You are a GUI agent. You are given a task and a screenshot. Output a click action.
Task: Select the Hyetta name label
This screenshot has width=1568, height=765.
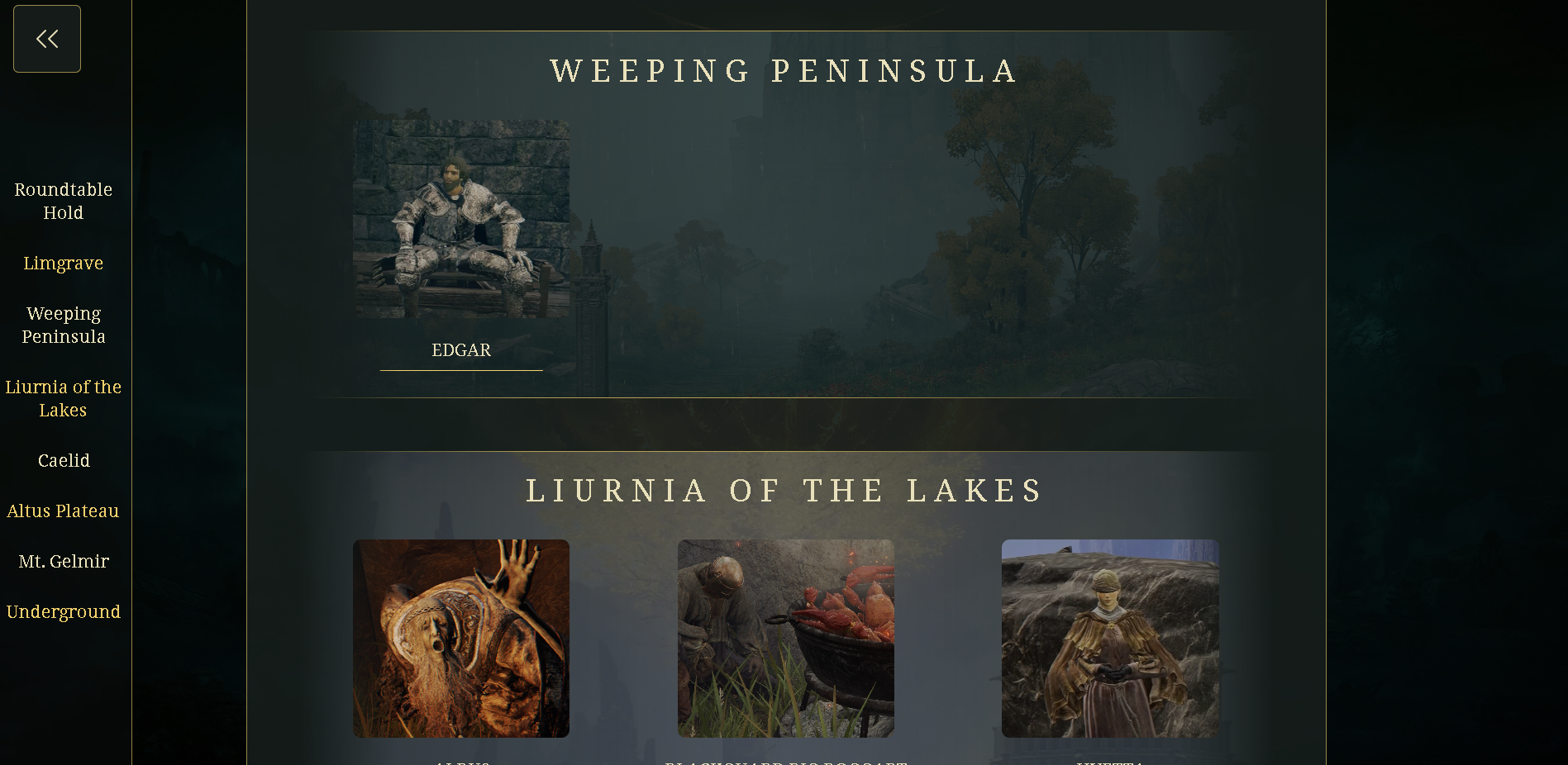tap(1109, 762)
